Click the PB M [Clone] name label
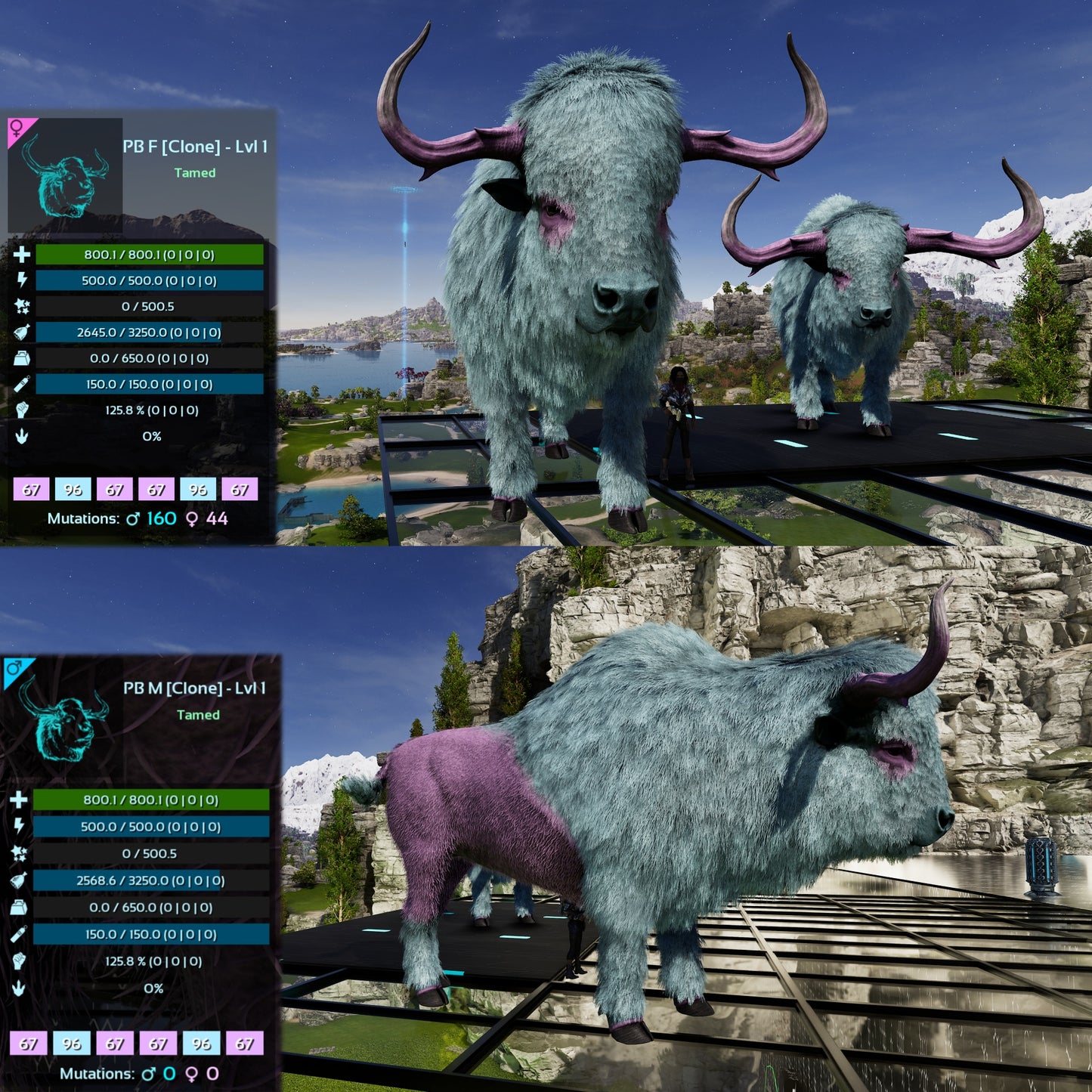Image resolution: width=1092 pixels, height=1092 pixels. (194, 688)
